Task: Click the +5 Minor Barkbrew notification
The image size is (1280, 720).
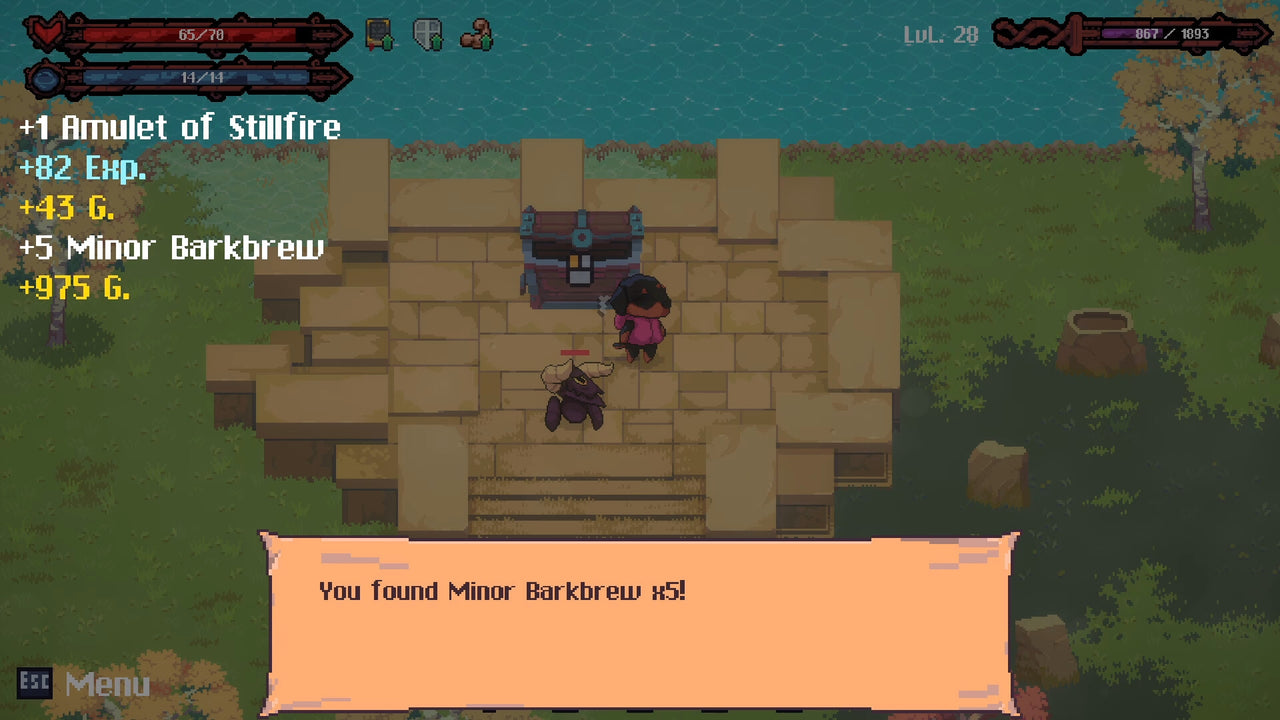Action: pos(170,249)
